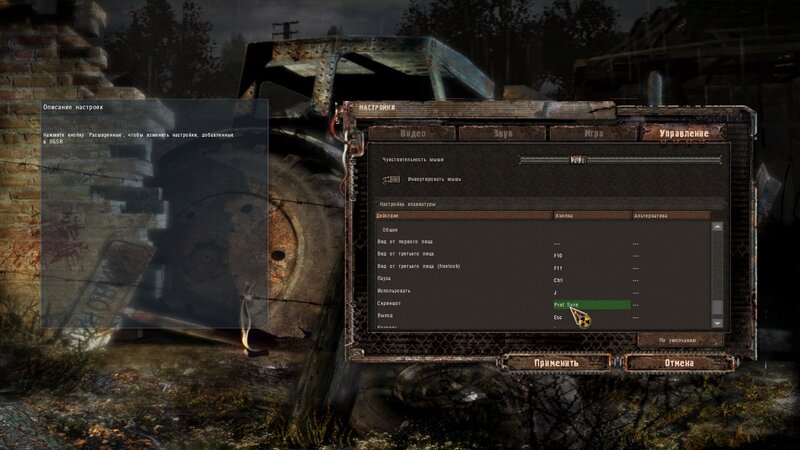Click the keybinding list's scroll-up arrow

coord(716,226)
